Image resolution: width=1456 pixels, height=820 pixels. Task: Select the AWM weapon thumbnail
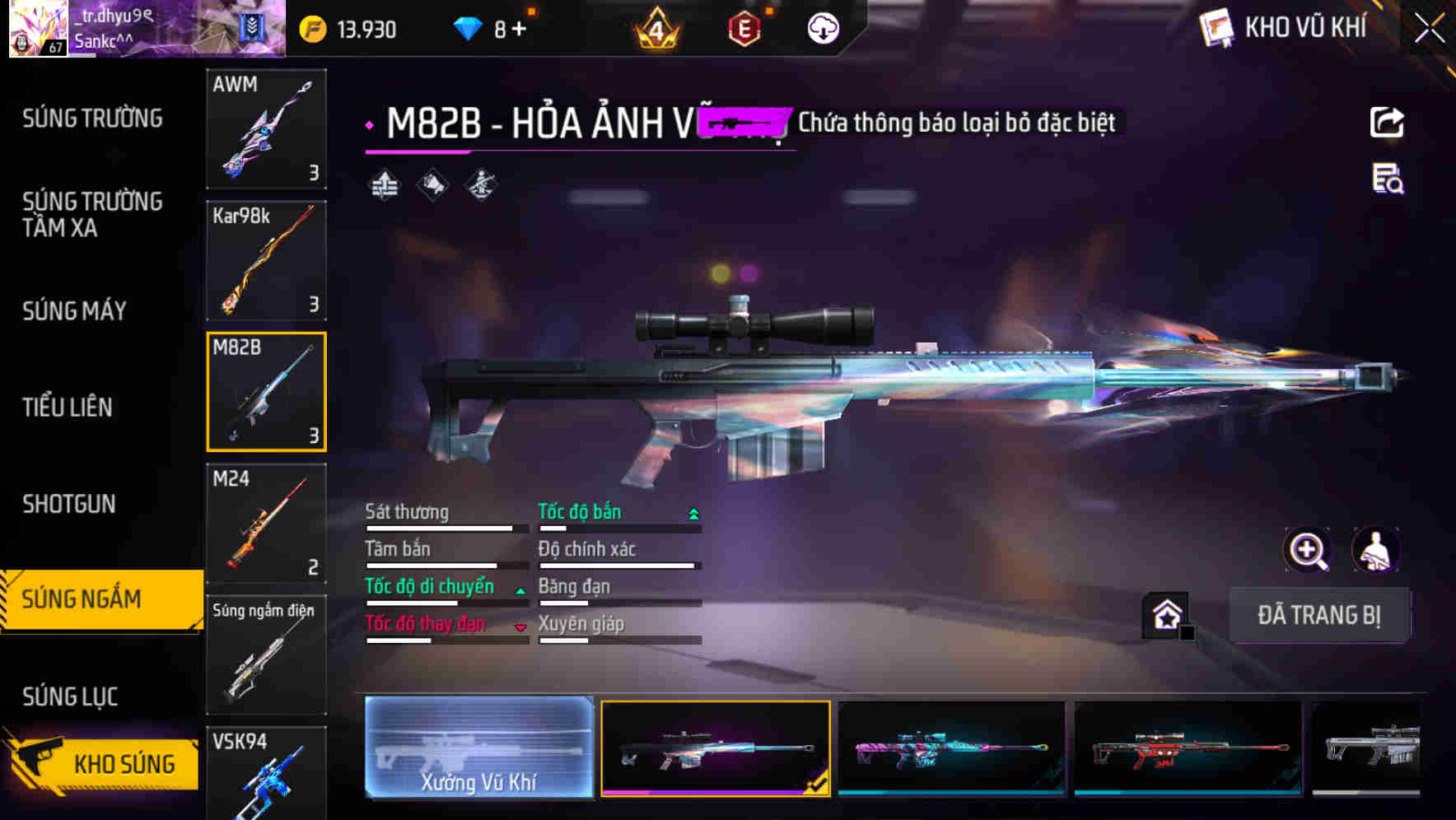pos(266,130)
